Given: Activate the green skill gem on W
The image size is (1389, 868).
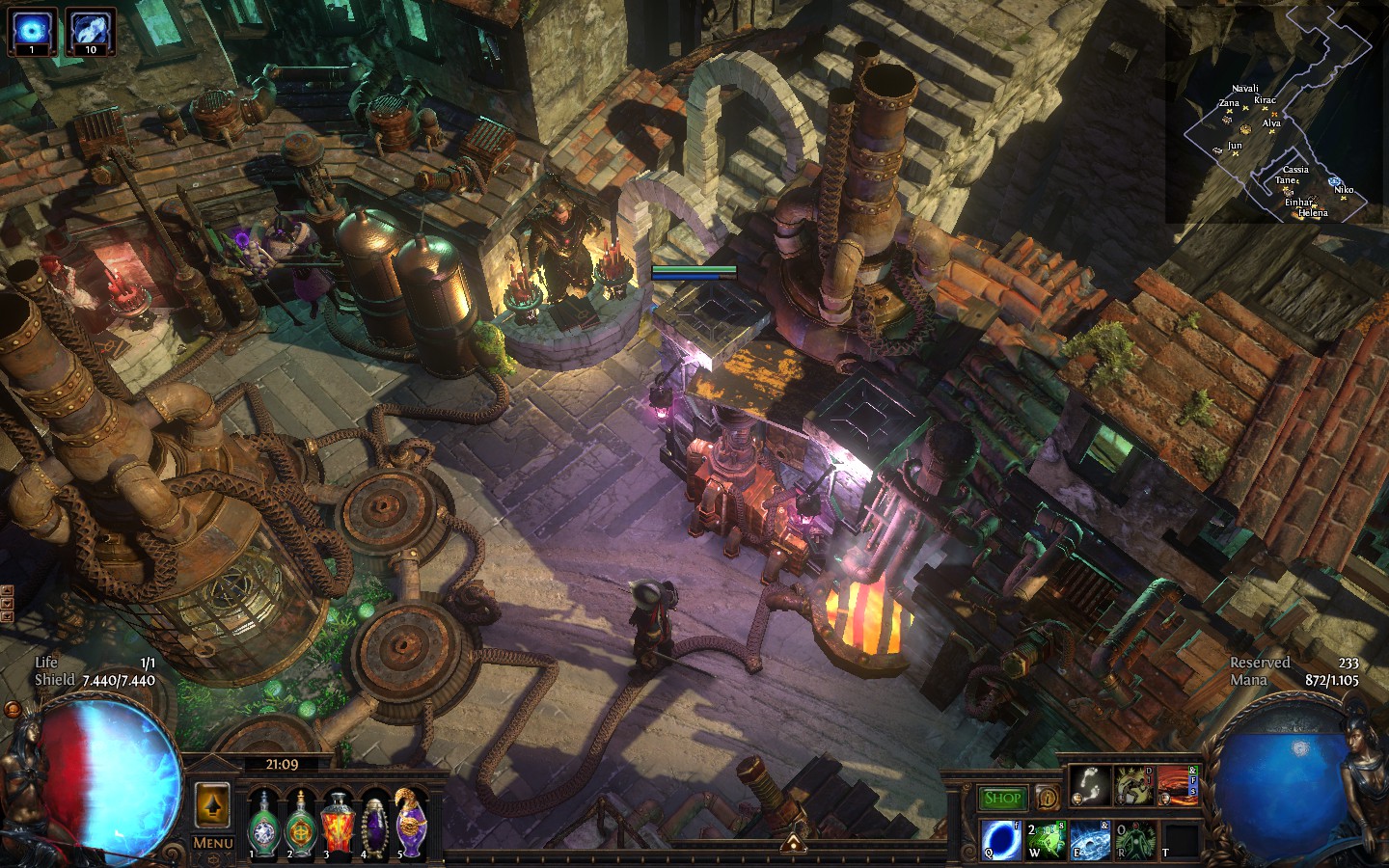Looking at the screenshot, I should tap(1045, 839).
